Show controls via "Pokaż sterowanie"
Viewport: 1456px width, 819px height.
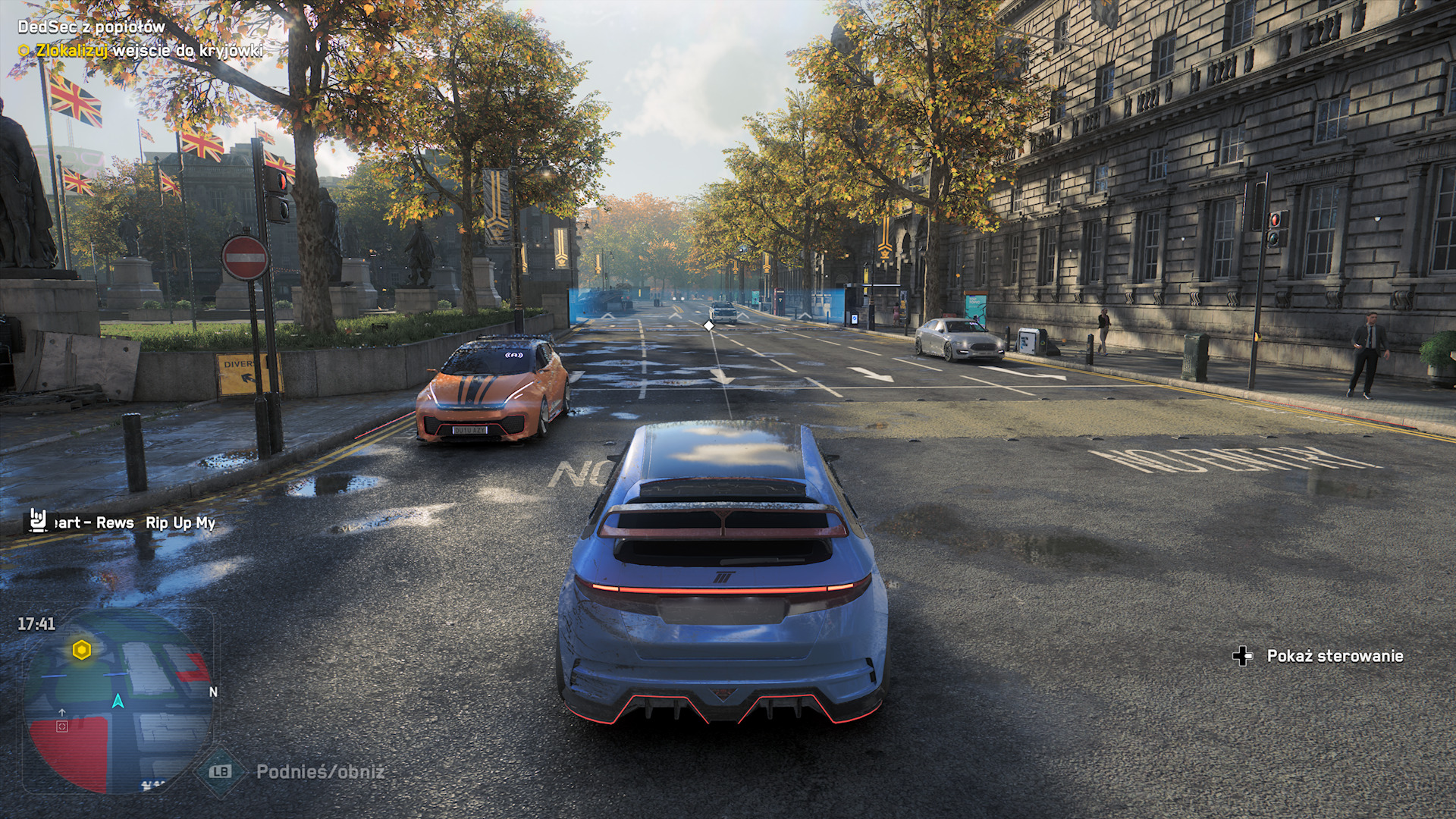click(1319, 656)
